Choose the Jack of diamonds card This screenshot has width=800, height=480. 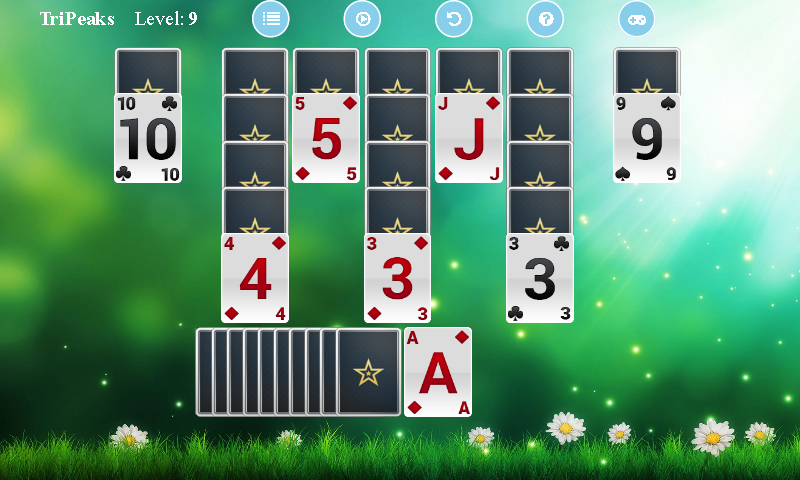pyautogui.click(x=469, y=139)
